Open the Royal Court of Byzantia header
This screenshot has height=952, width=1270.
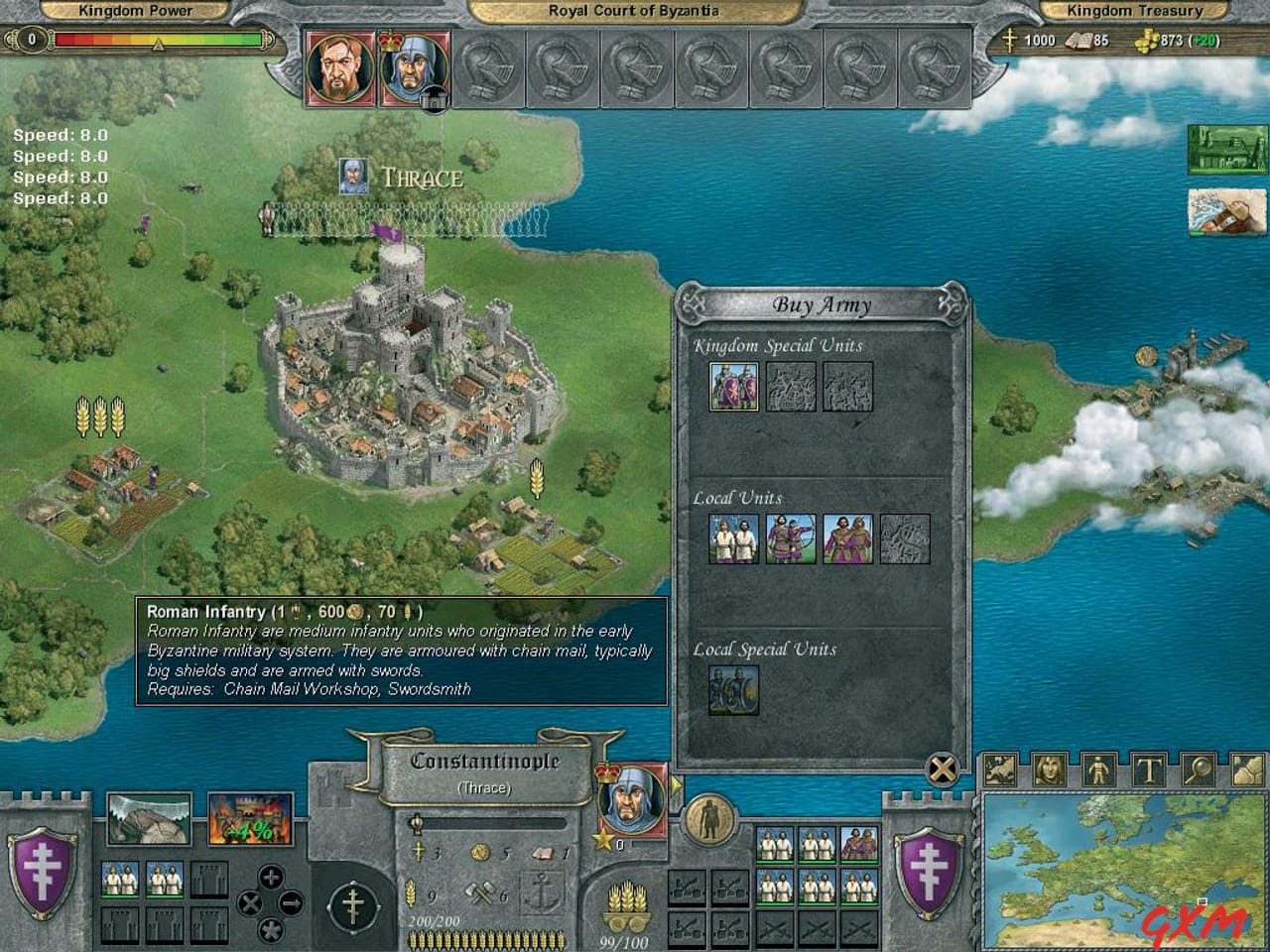(x=634, y=11)
